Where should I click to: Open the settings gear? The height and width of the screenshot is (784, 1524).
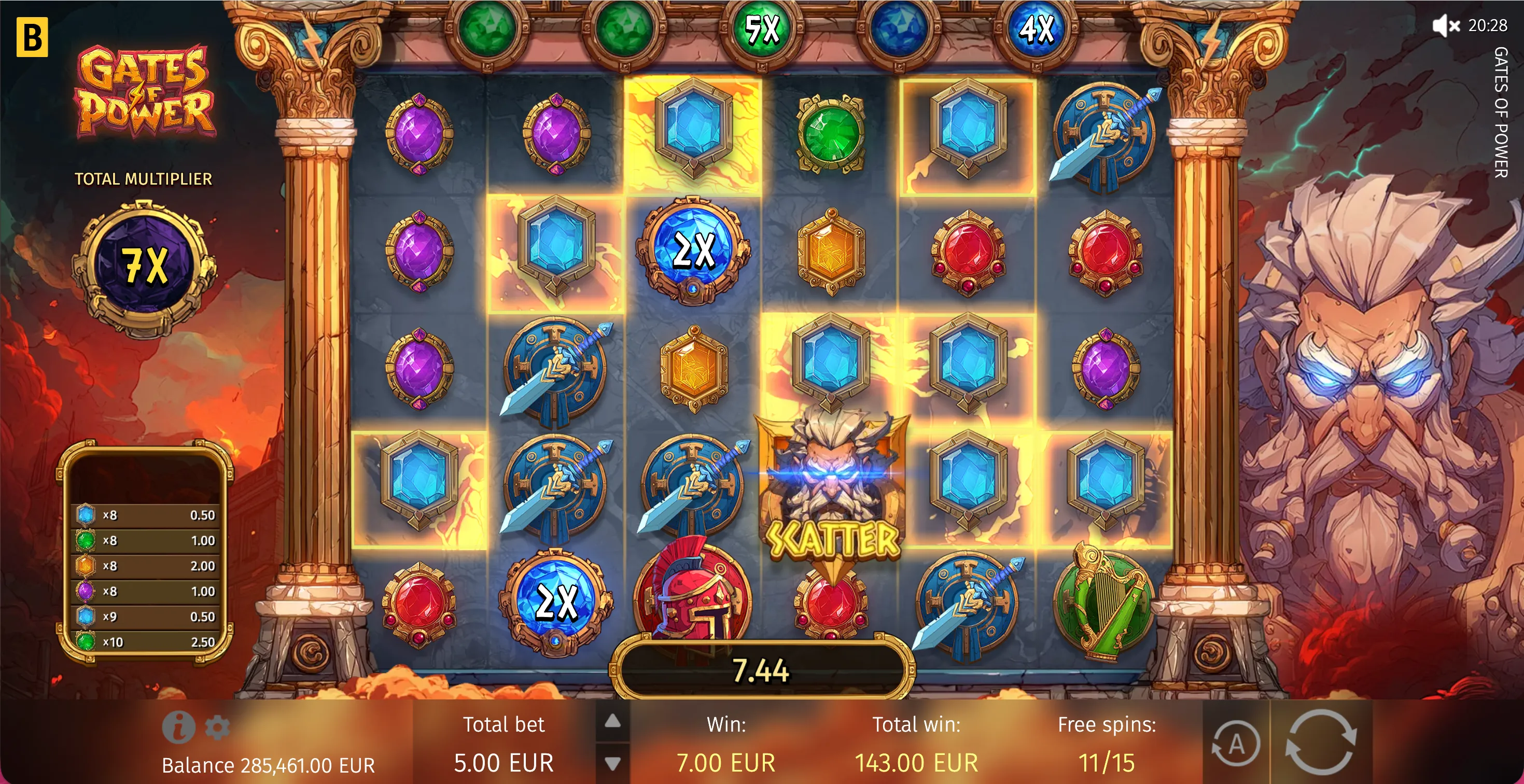[x=217, y=727]
